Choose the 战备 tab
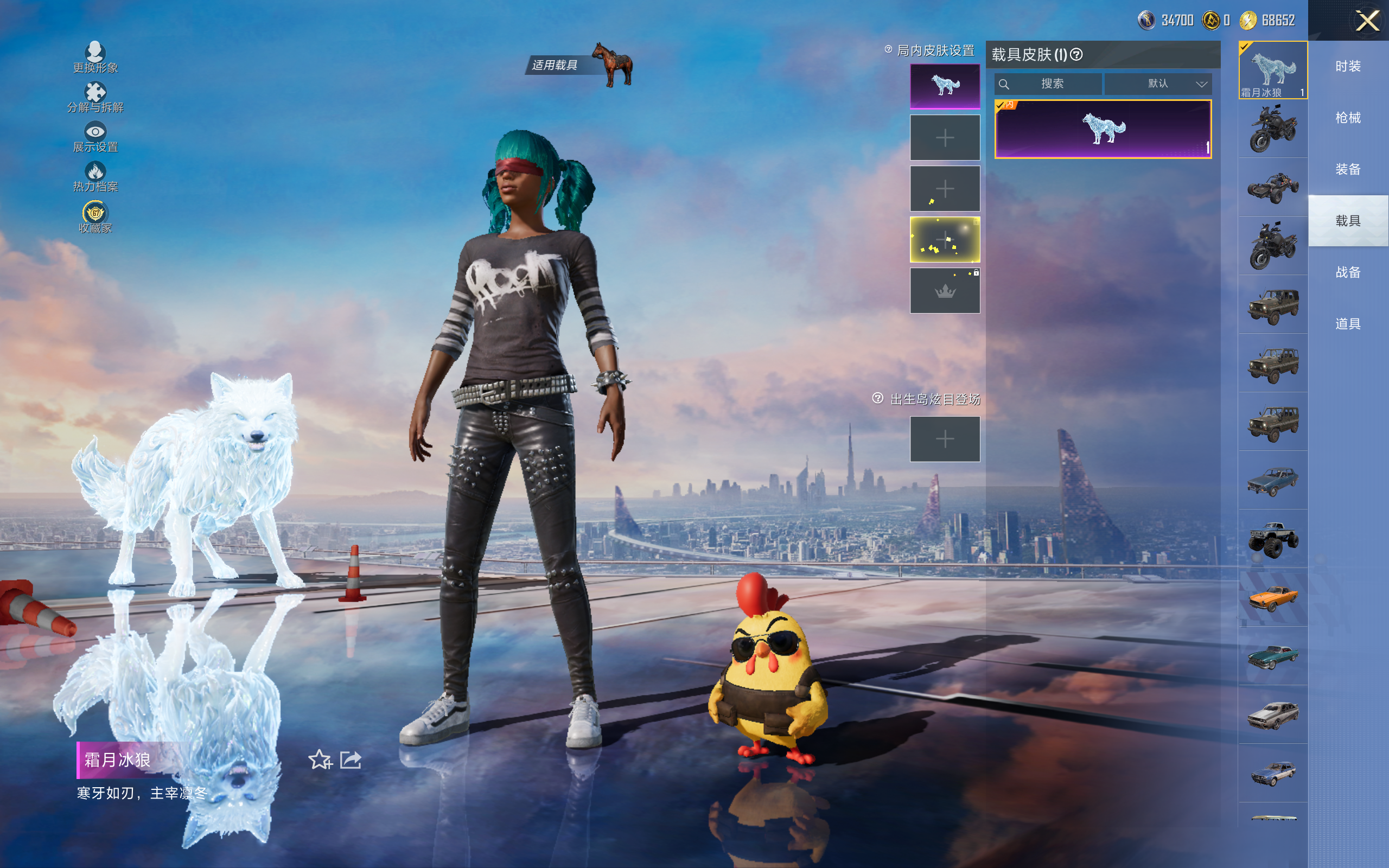Image resolution: width=1389 pixels, height=868 pixels. (1348, 272)
